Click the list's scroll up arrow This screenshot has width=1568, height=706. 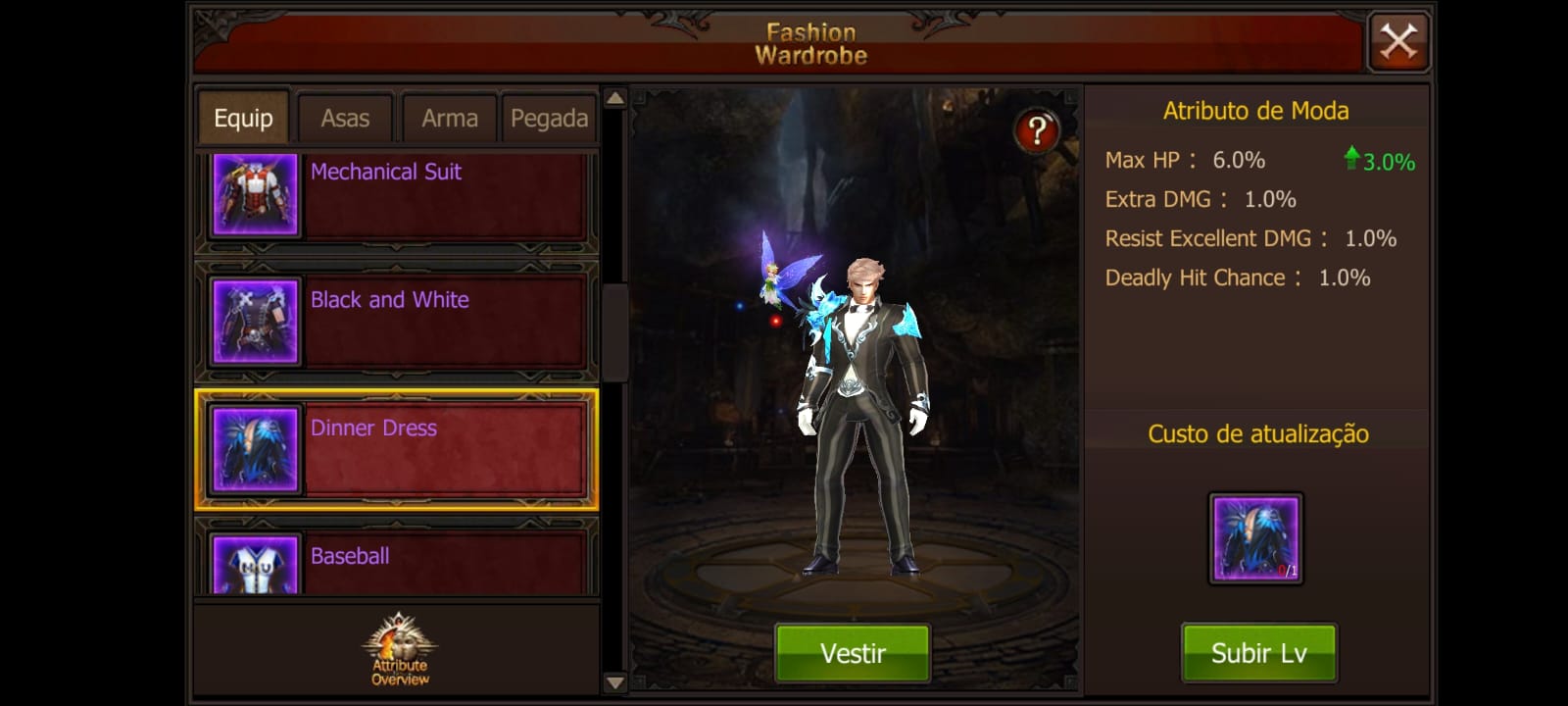pos(615,98)
